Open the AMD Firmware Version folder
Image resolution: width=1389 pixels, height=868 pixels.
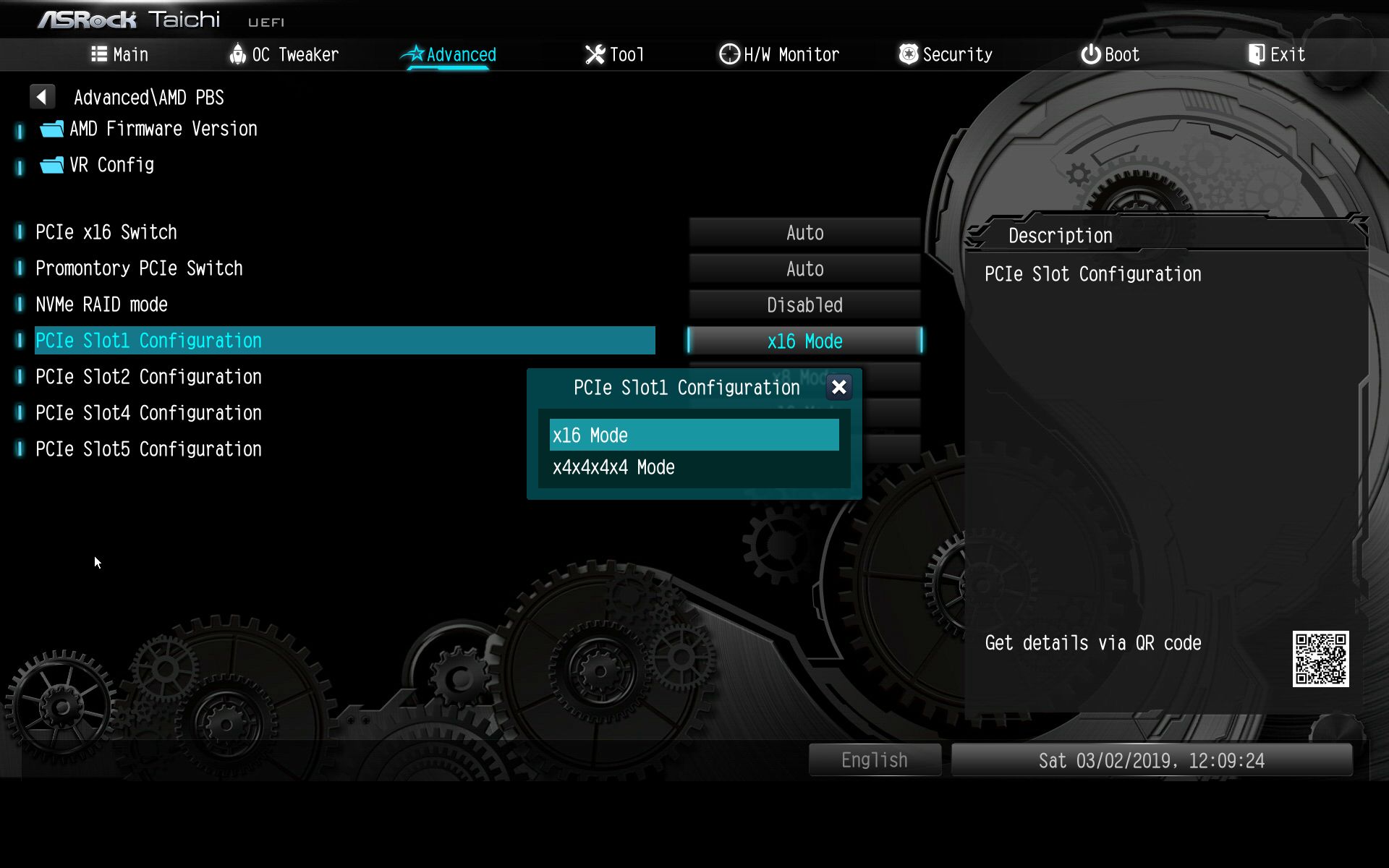tap(163, 129)
